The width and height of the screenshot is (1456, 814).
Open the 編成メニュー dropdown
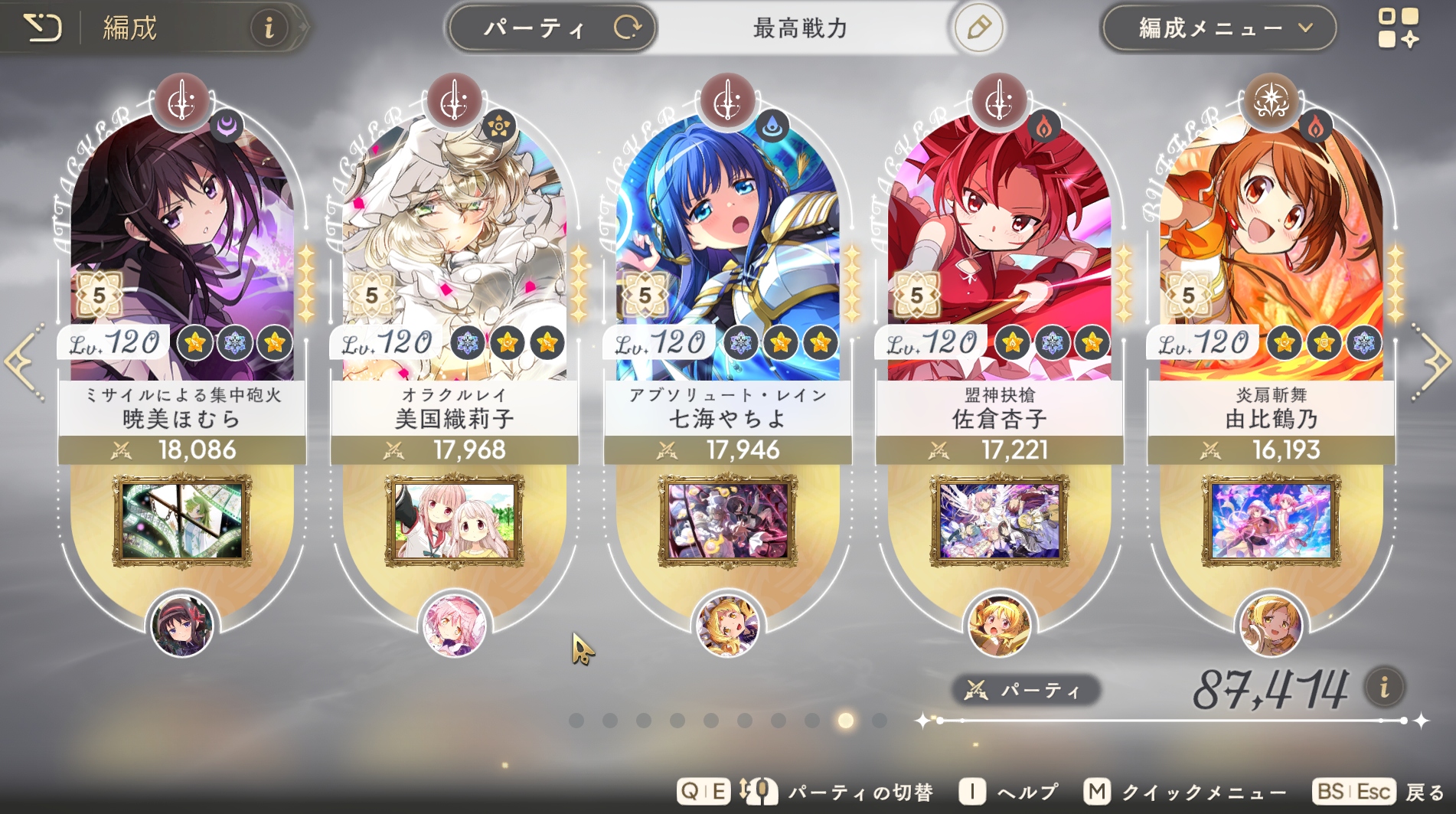pos(1219,28)
